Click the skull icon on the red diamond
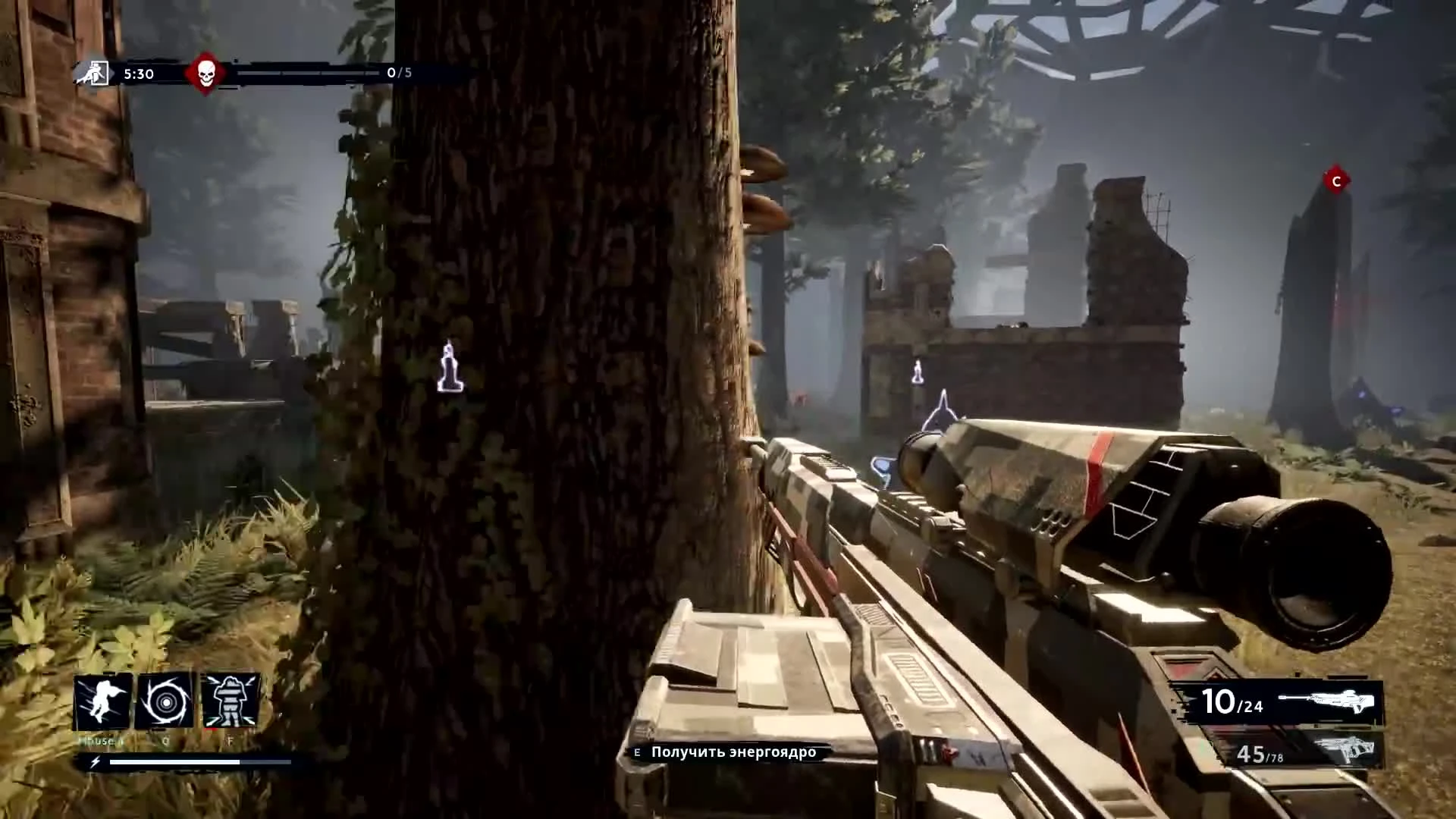This screenshot has width=1456, height=819. coord(205,73)
